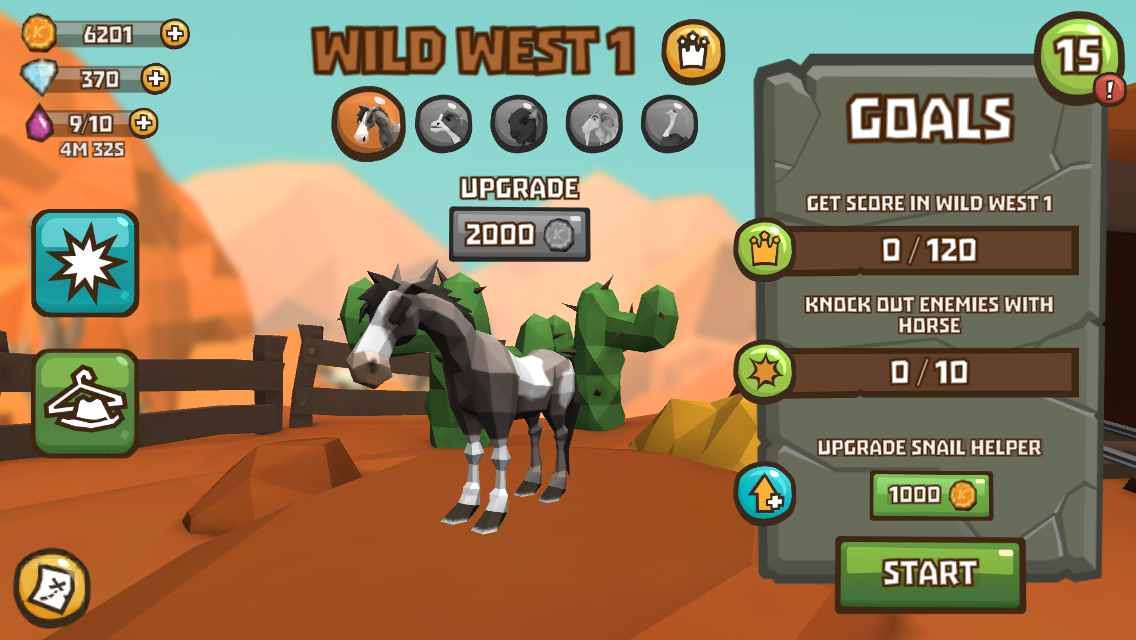Open the starburst power-up button
The height and width of the screenshot is (640, 1136).
(85, 262)
